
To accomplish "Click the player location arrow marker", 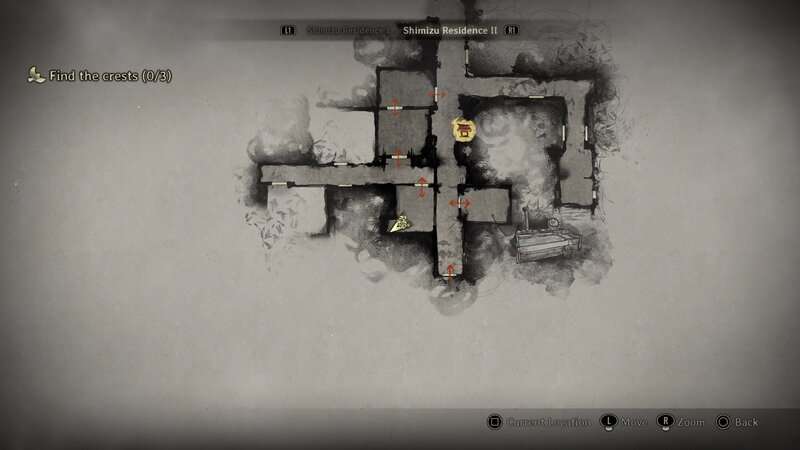I will tap(399, 225).
